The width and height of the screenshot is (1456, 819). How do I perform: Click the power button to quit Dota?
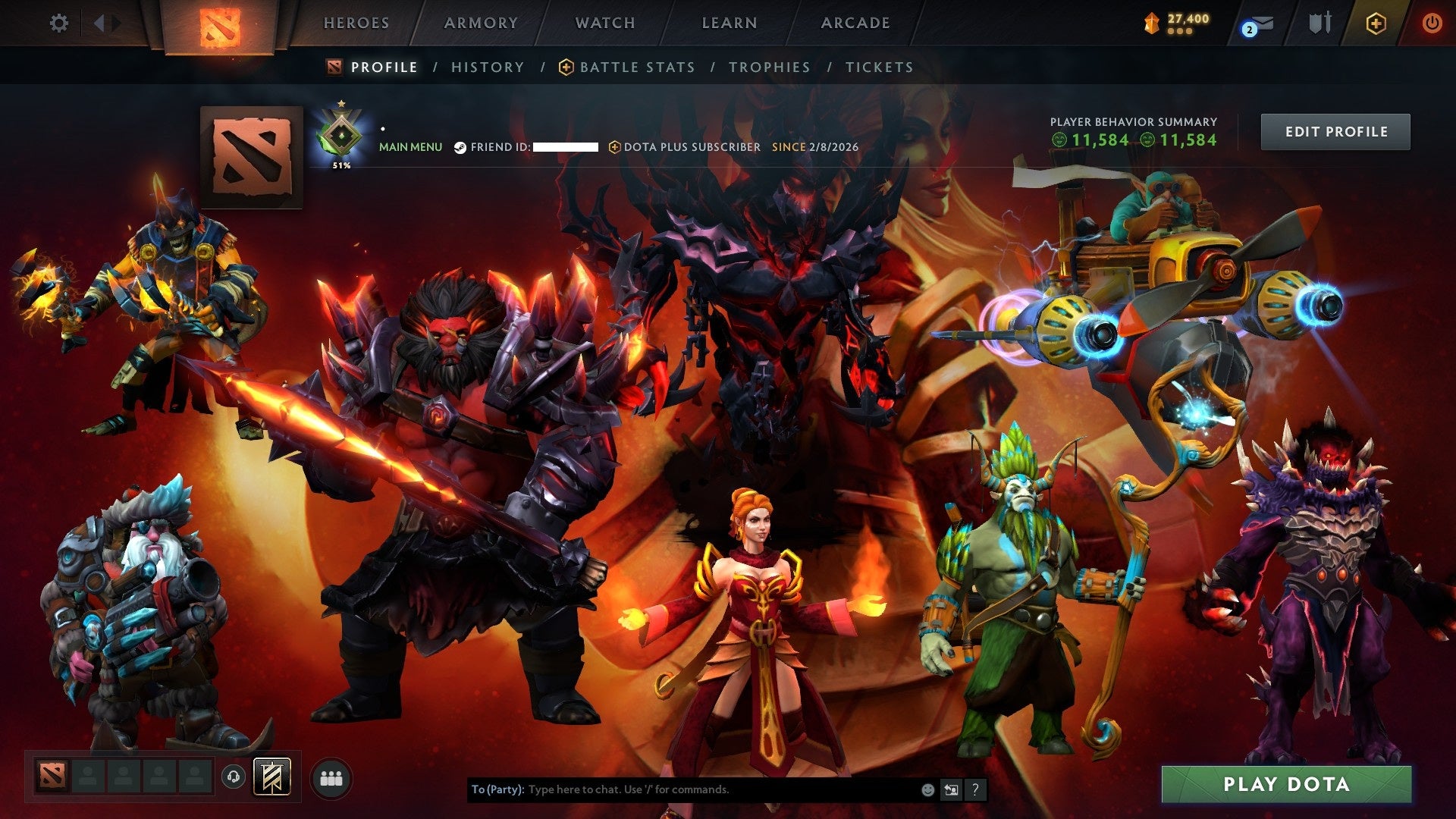[x=1433, y=23]
